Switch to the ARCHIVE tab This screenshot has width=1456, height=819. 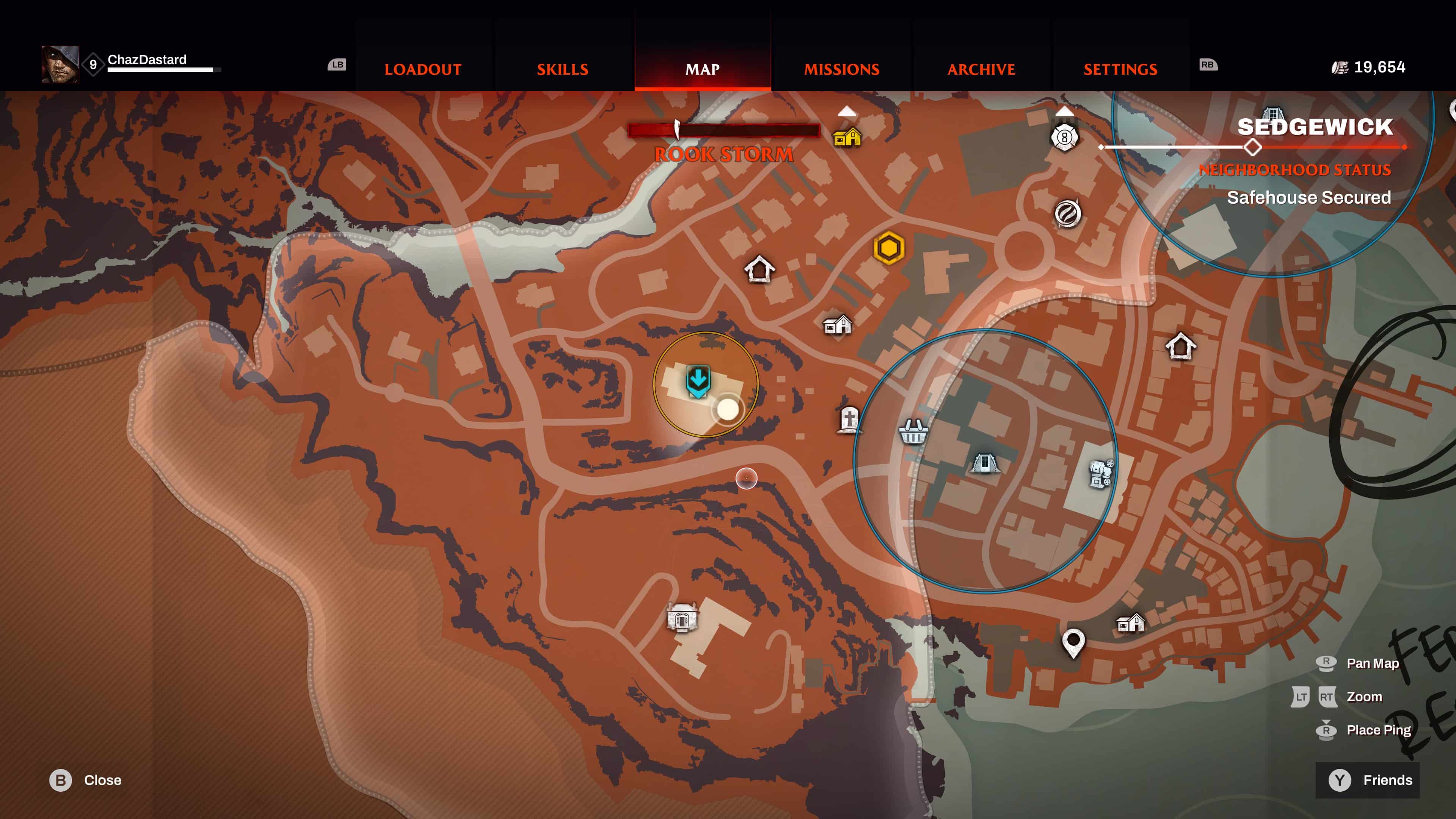pyautogui.click(x=981, y=69)
